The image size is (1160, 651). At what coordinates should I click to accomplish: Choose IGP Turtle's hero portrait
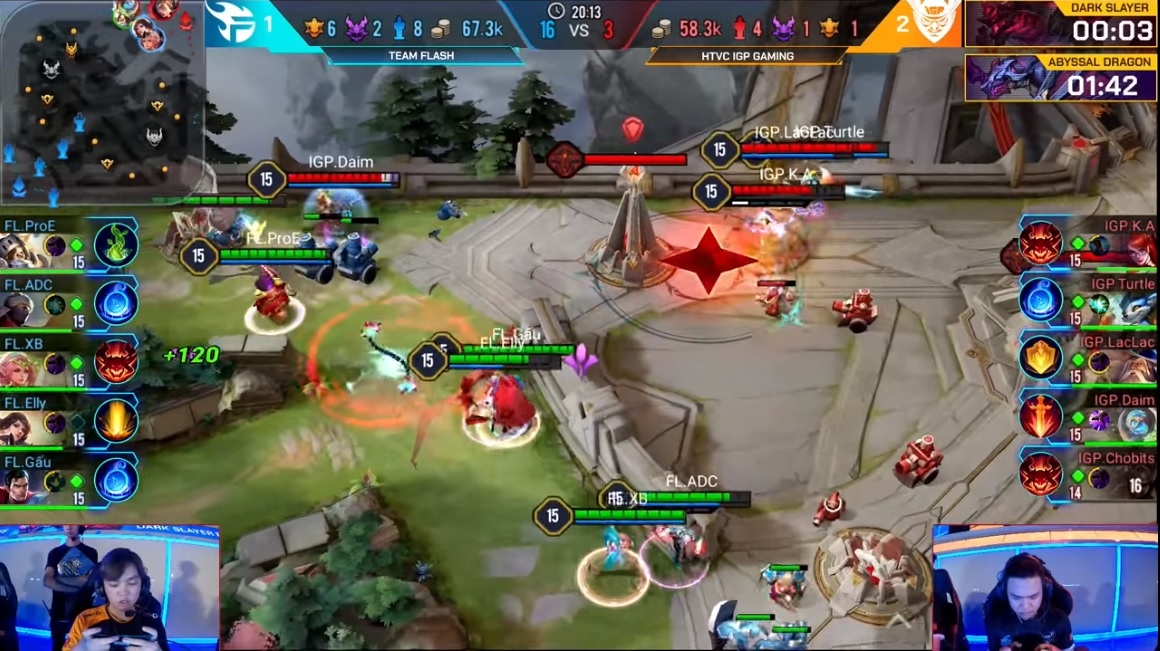[x=1136, y=305]
